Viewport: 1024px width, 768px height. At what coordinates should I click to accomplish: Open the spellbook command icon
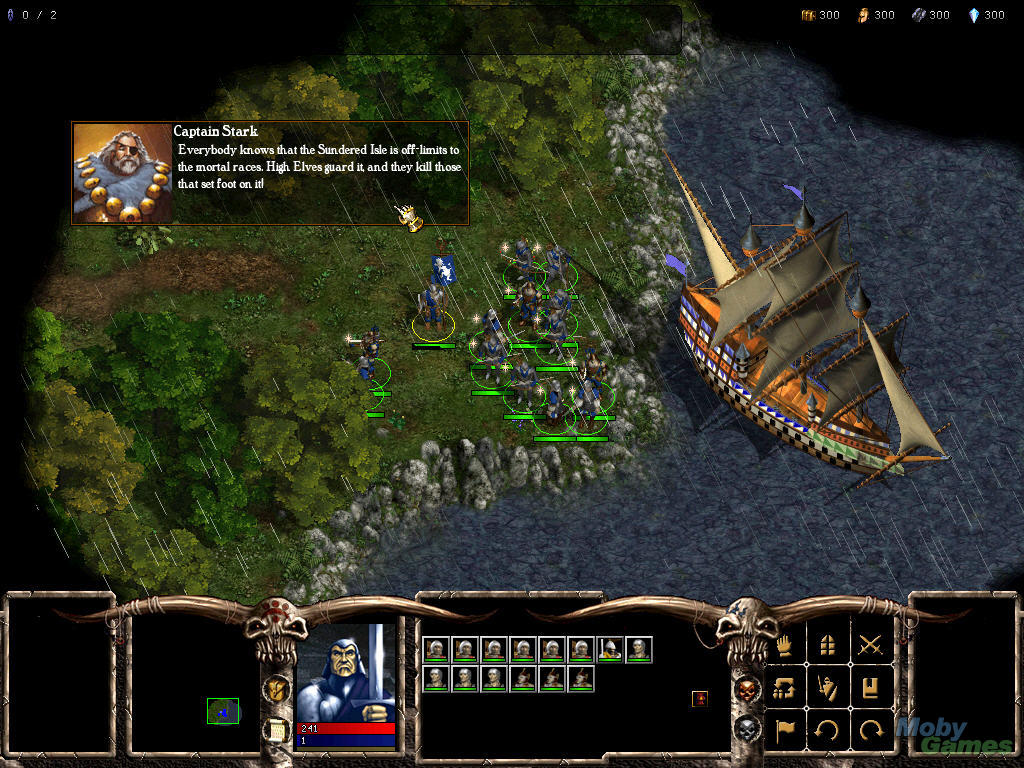(x=870, y=687)
